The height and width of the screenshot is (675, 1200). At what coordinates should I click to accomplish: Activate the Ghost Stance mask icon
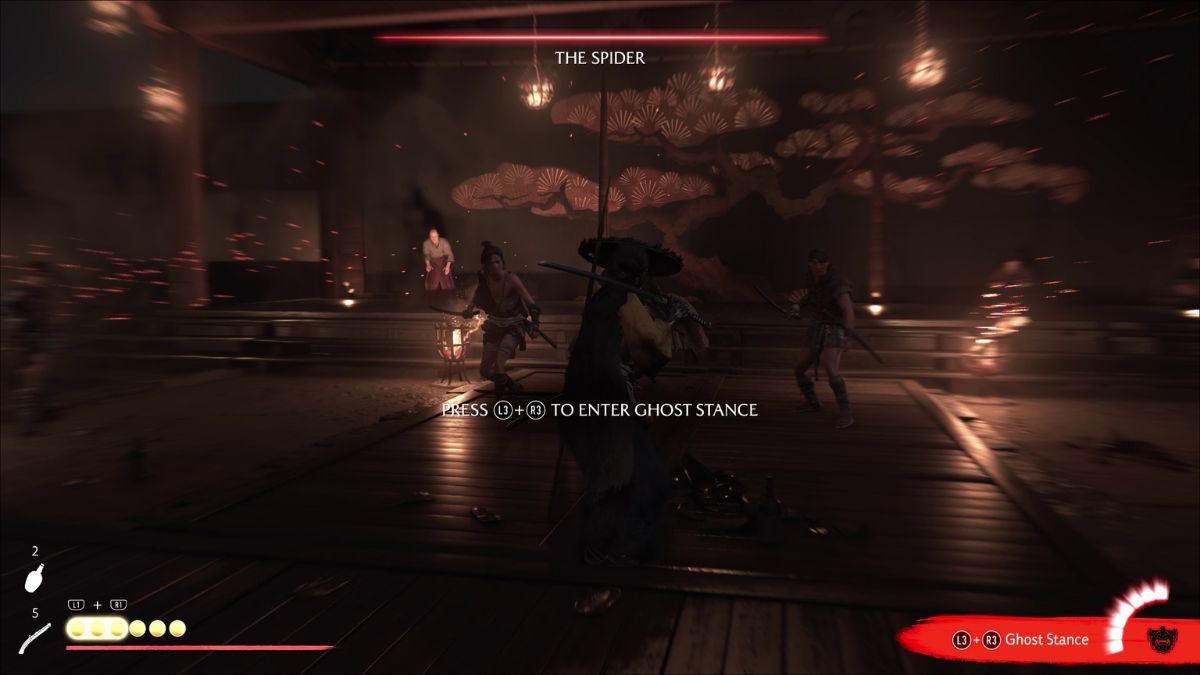[1162, 639]
